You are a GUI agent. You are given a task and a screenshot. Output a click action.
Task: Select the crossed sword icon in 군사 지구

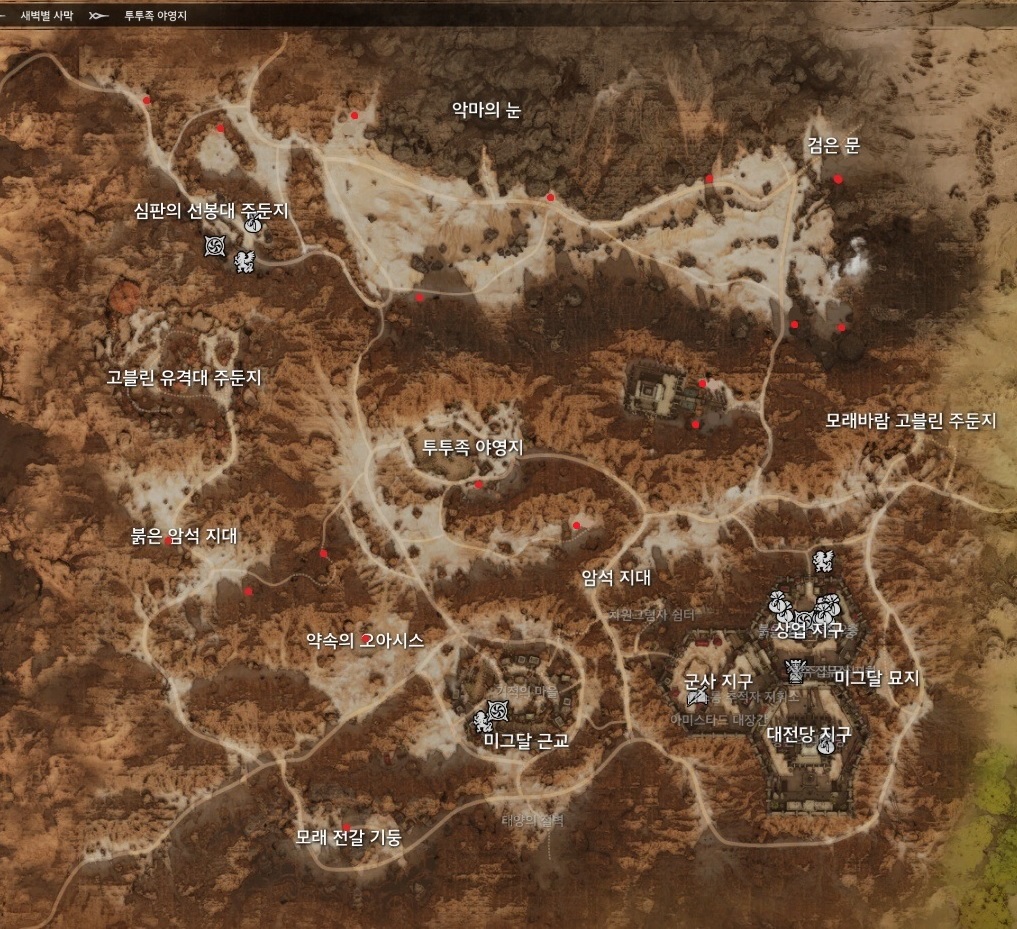[697, 696]
